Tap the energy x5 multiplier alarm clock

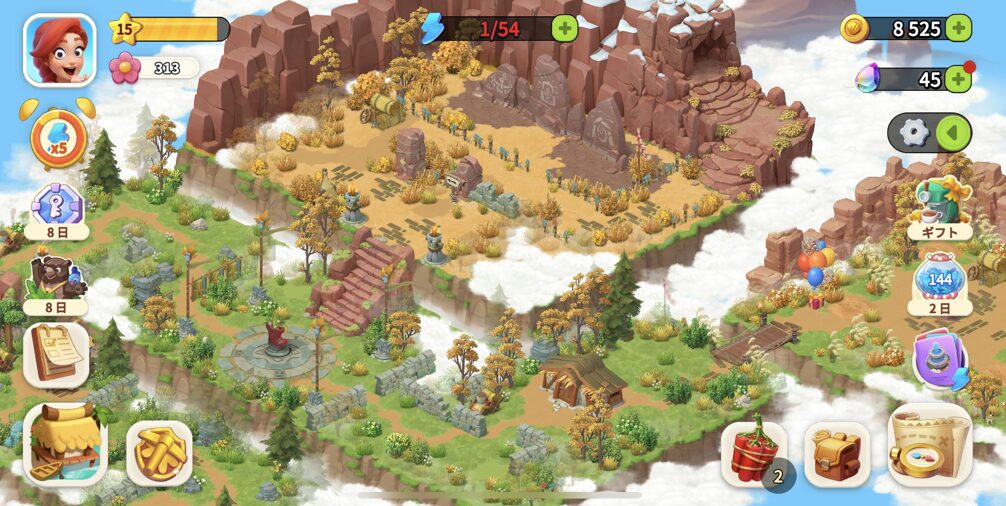point(58,138)
